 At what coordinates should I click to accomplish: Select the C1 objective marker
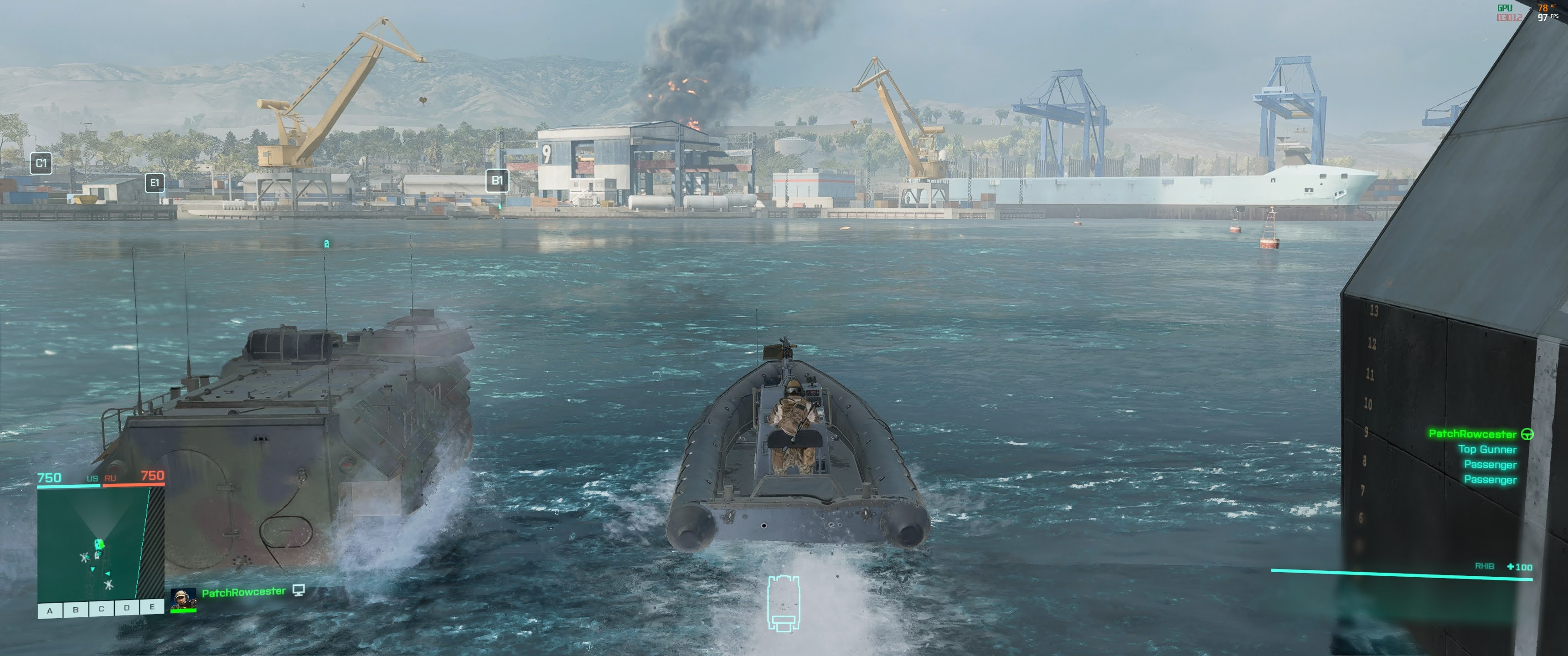click(41, 163)
